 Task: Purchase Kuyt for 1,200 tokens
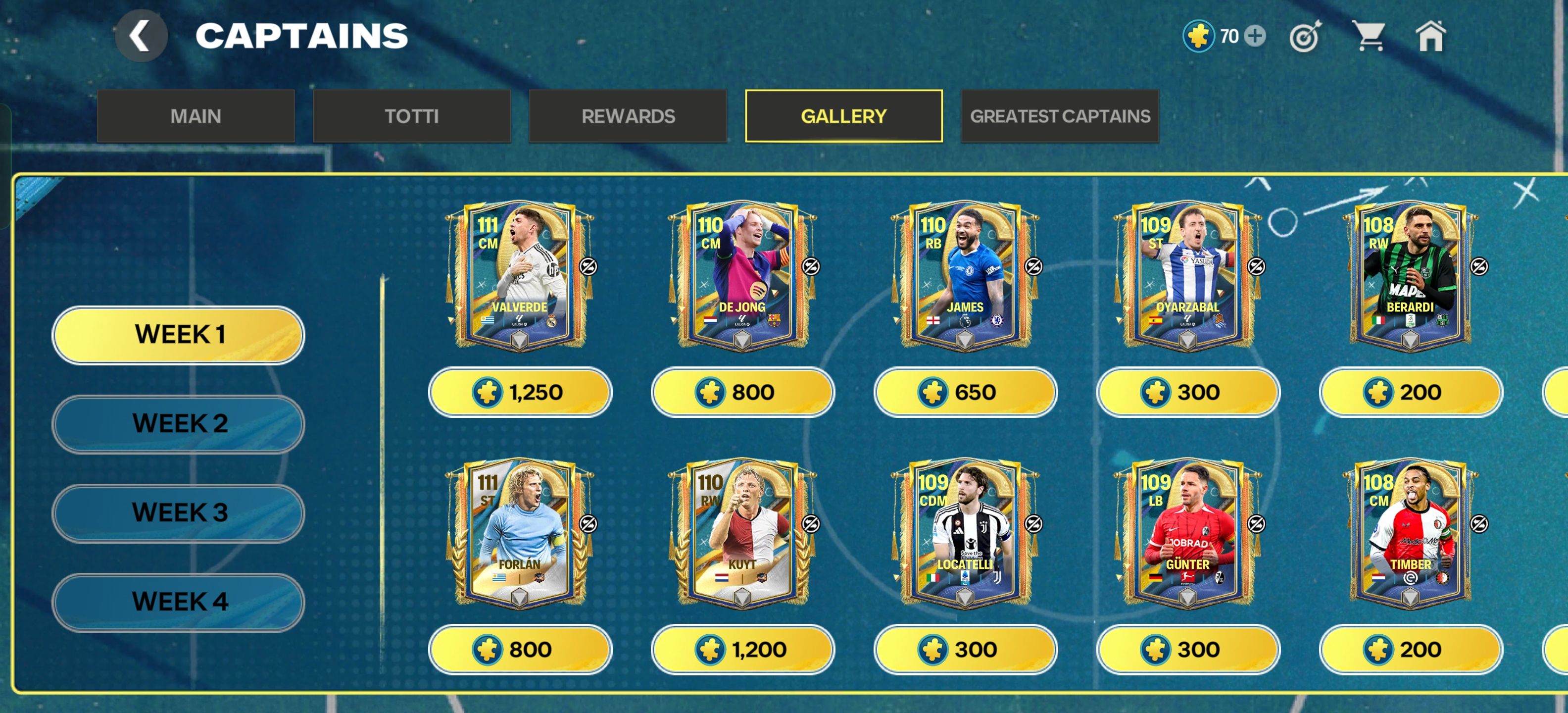[x=742, y=650]
